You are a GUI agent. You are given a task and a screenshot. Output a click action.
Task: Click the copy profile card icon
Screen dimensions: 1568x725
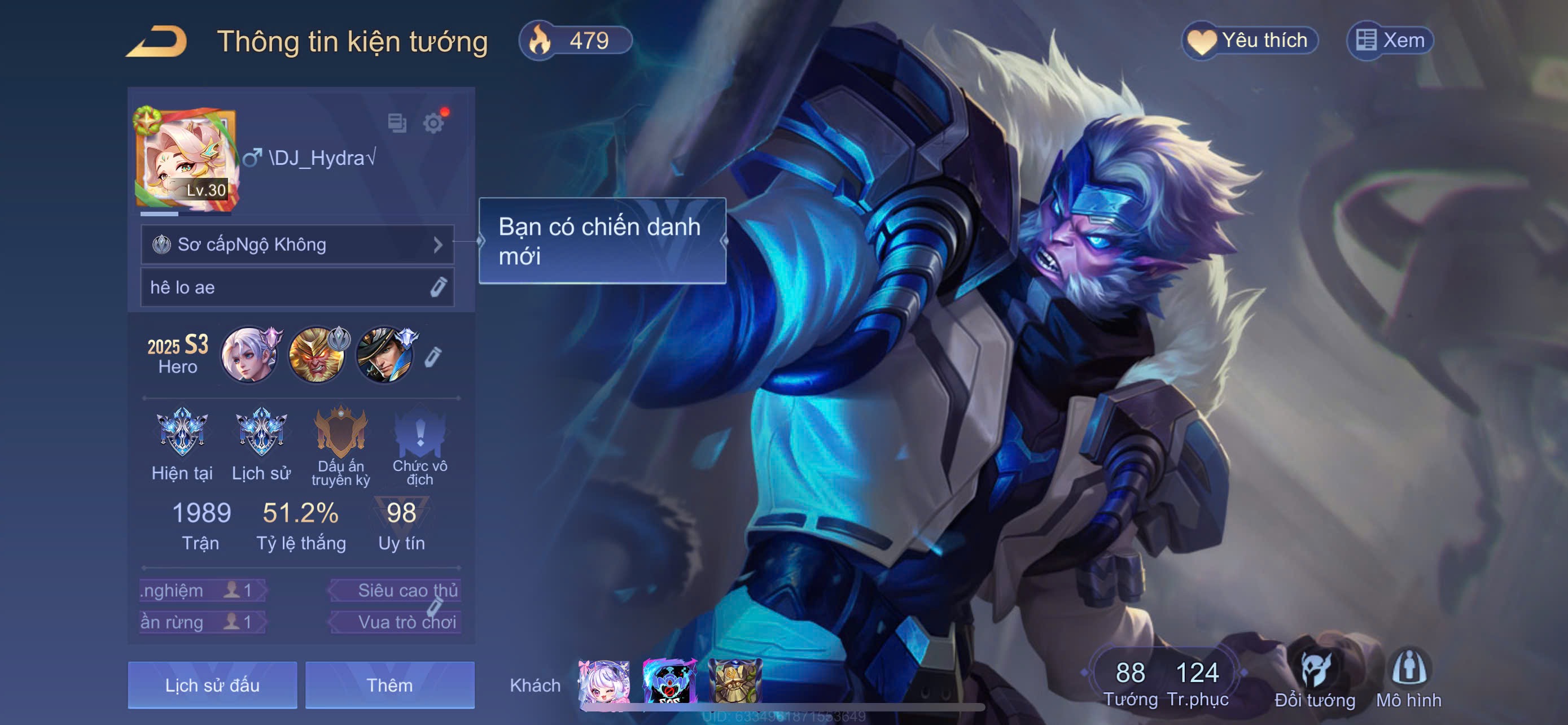(397, 123)
